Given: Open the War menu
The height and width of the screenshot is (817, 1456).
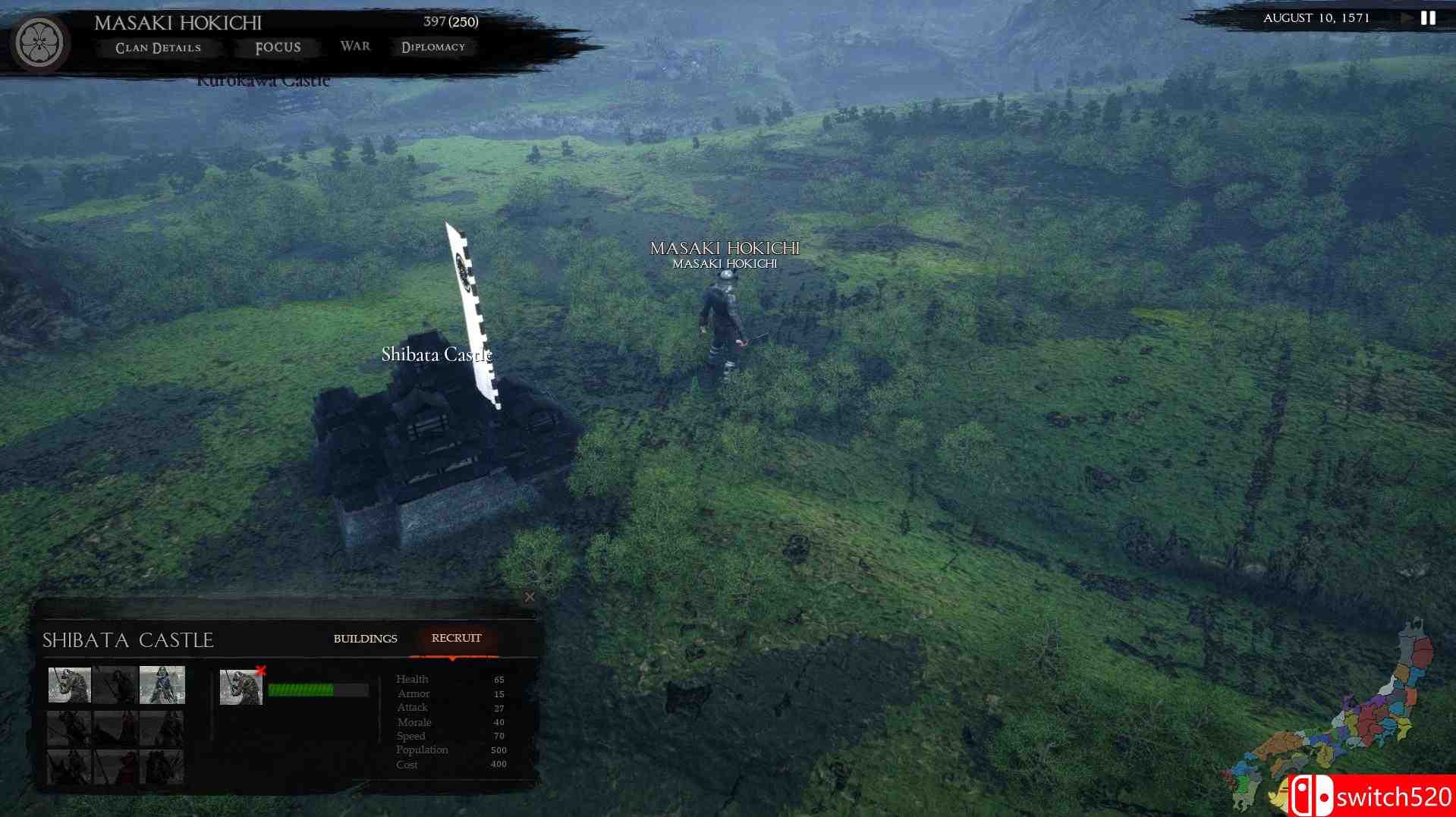Looking at the screenshot, I should 355,46.
